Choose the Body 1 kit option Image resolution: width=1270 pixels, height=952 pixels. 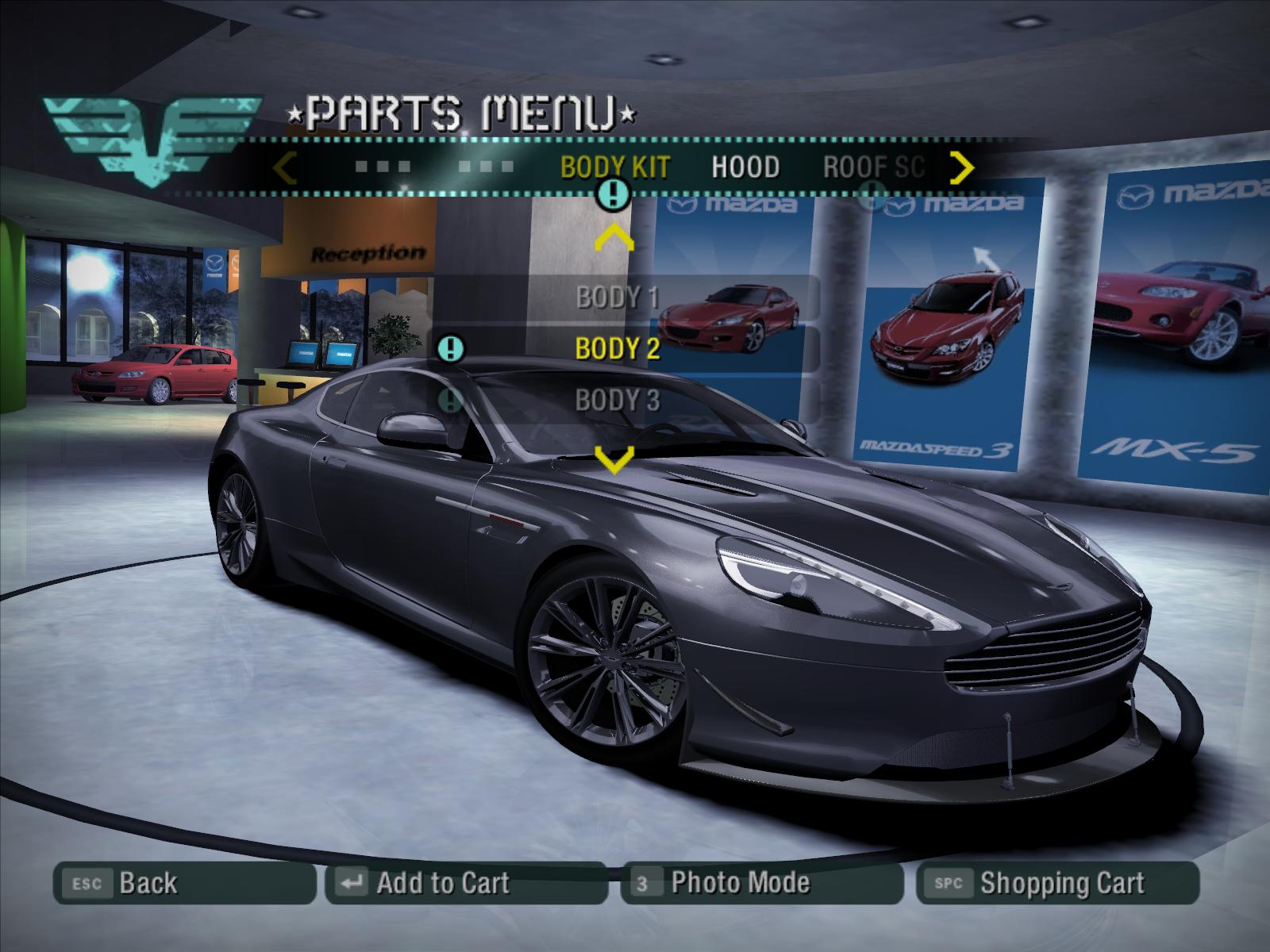click(x=617, y=297)
